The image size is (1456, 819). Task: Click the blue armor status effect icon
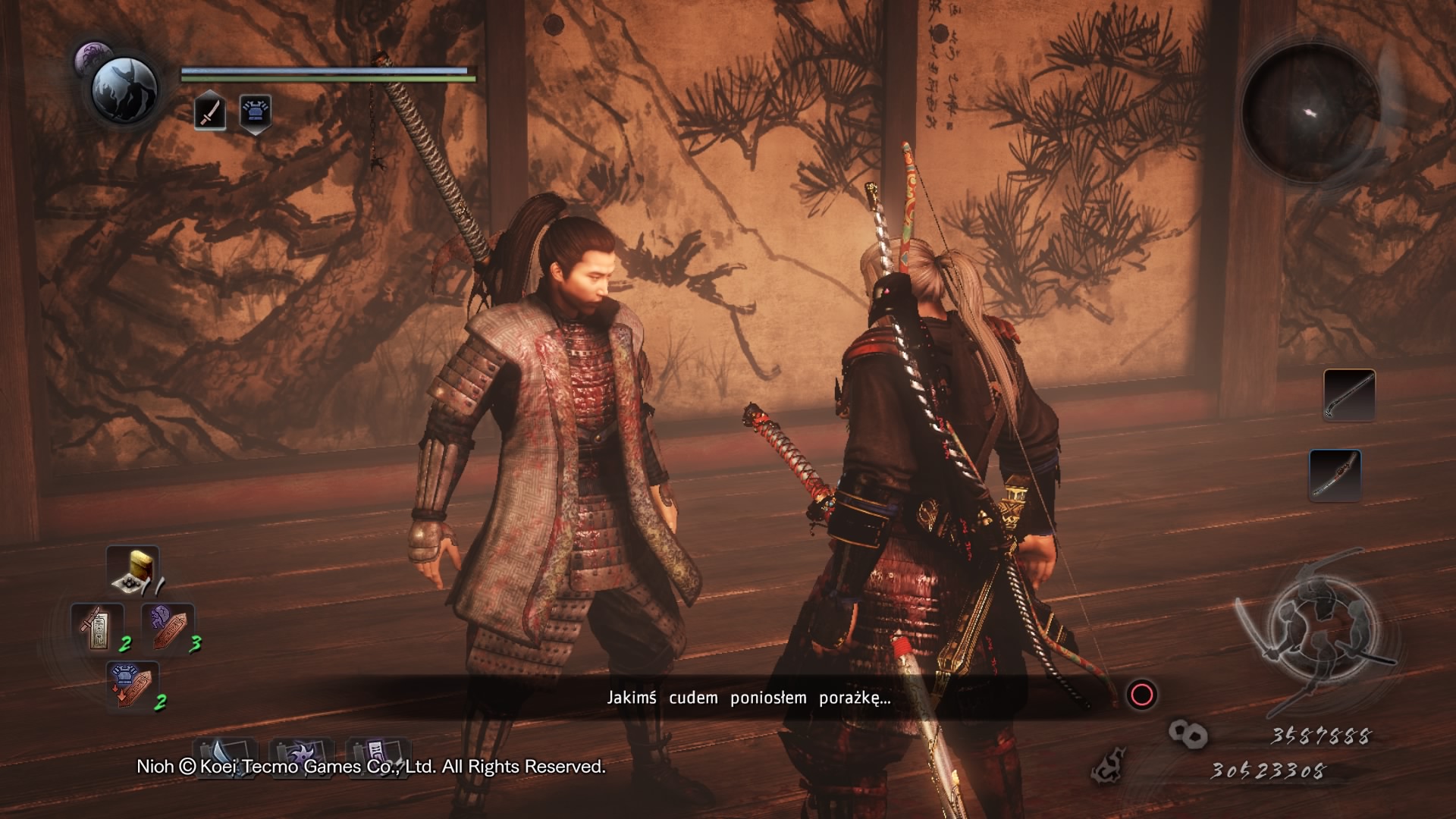[x=256, y=112]
